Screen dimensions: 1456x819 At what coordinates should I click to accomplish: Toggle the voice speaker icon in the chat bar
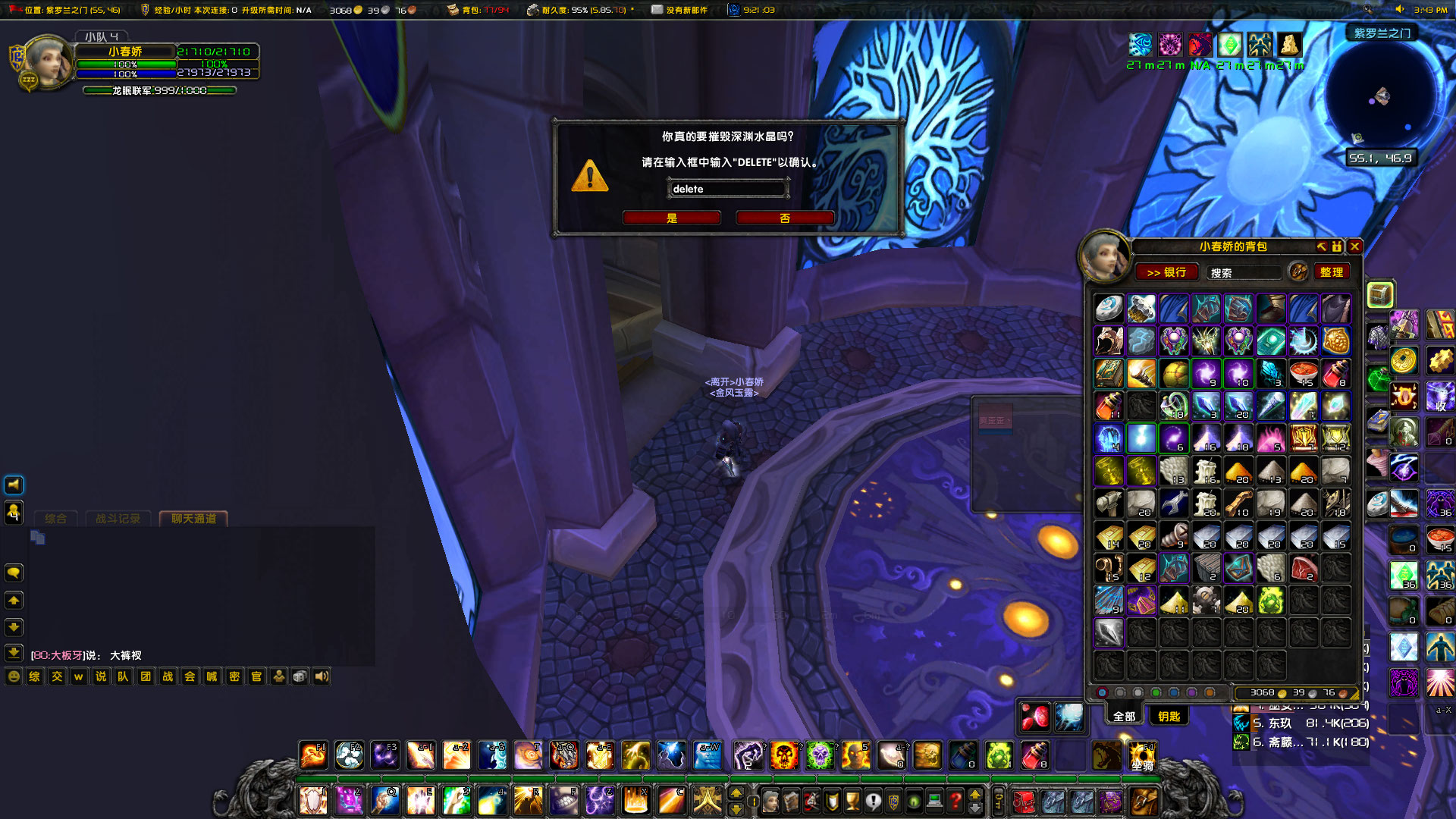pyautogui.click(x=322, y=677)
